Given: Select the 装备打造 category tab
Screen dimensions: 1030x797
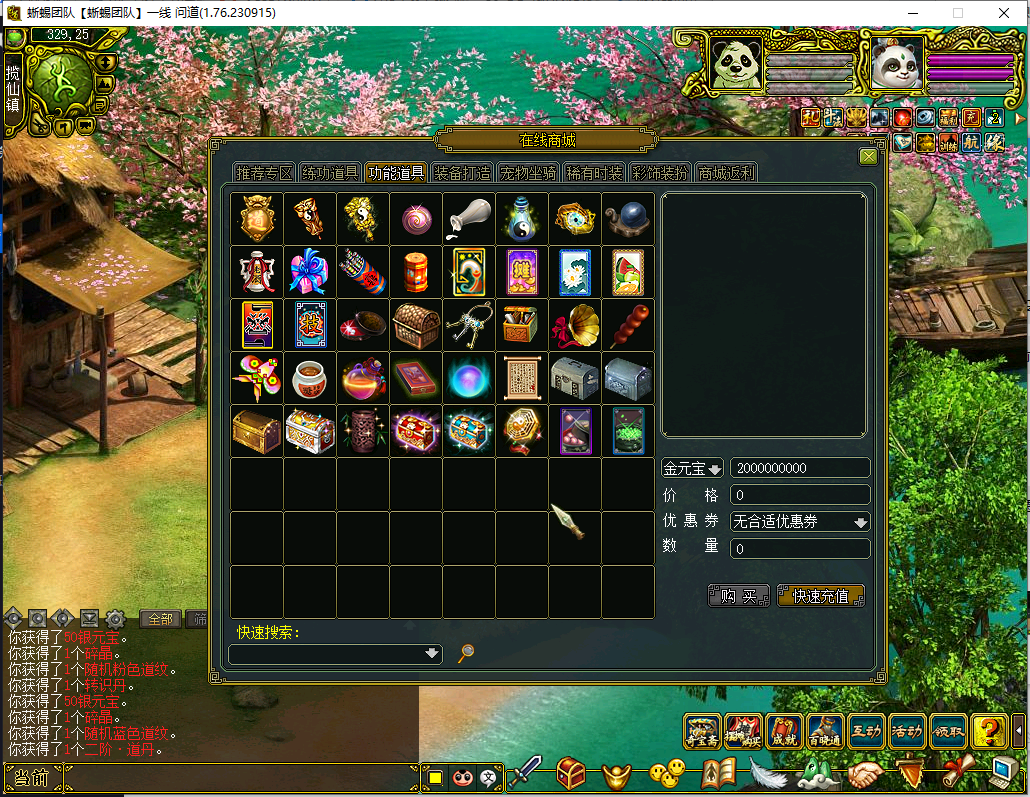Looking at the screenshot, I should [462, 173].
